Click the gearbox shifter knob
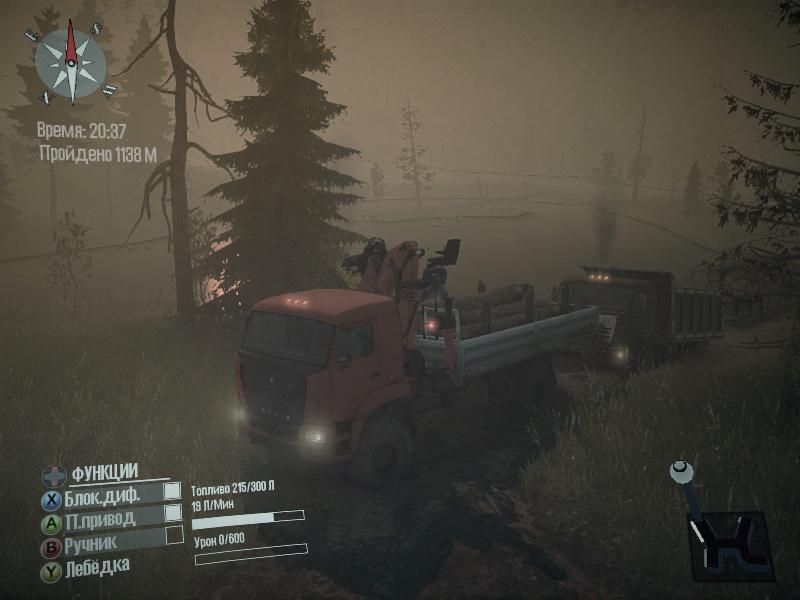This screenshot has width=800, height=600. click(681, 468)
